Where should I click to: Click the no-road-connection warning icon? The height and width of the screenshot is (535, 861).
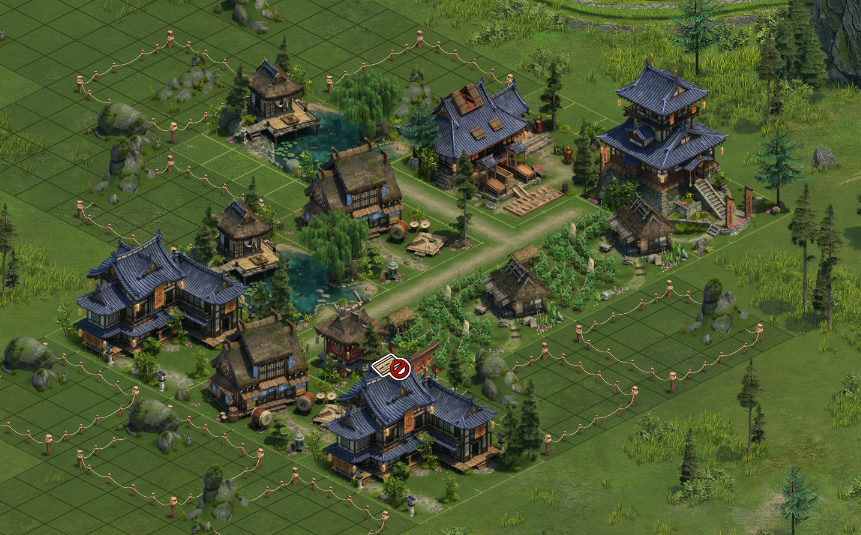click(x=393, y=369)
